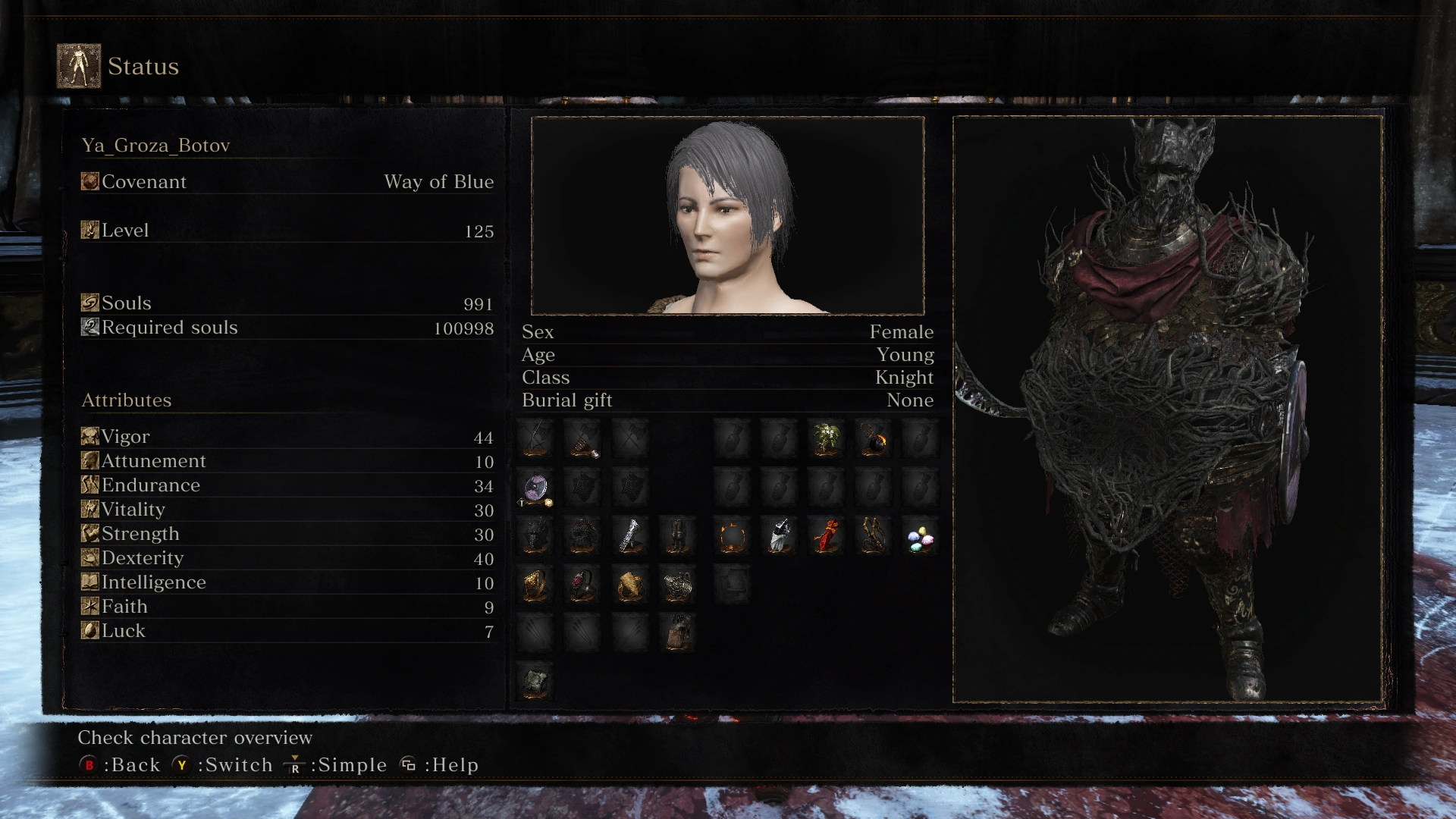Select the dark metal ring with handle
The image size is (1456, 819).
pyautogui.click(x=677, y=585)
